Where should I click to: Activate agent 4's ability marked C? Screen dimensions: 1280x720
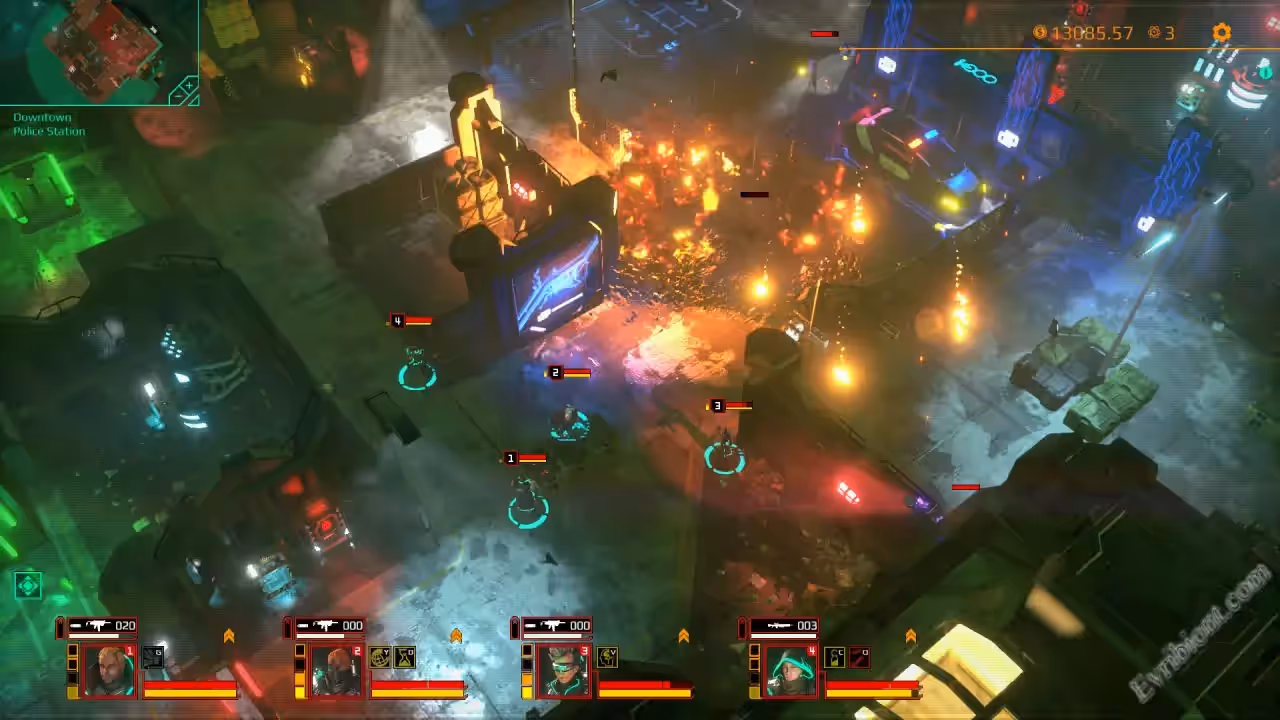[835, 657]
